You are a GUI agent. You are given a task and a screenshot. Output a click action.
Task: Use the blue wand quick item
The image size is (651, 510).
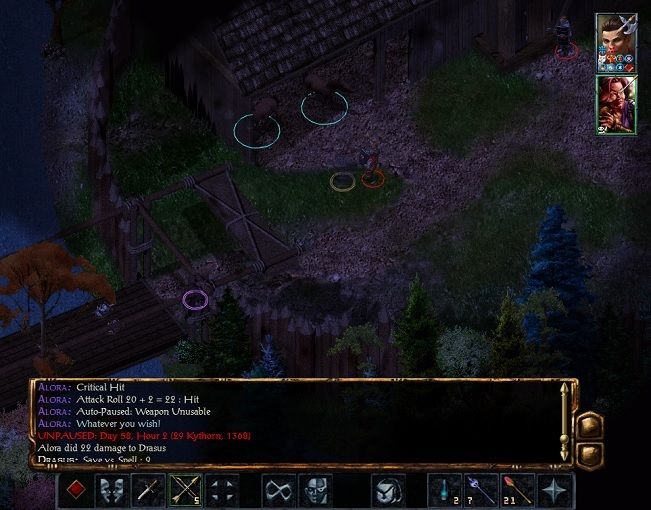(481, 490)
